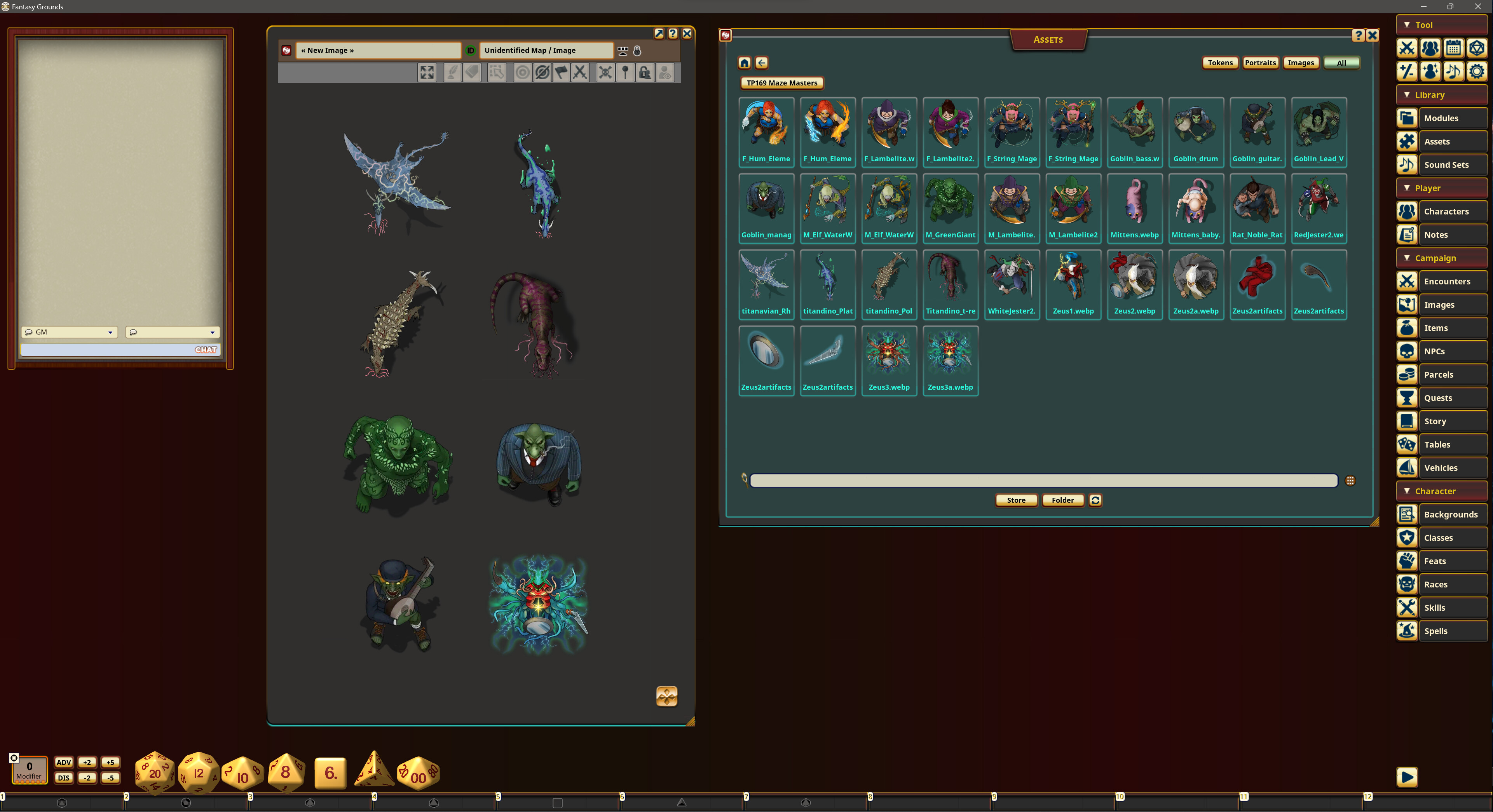Collapse the Library section

(1407, 94)
